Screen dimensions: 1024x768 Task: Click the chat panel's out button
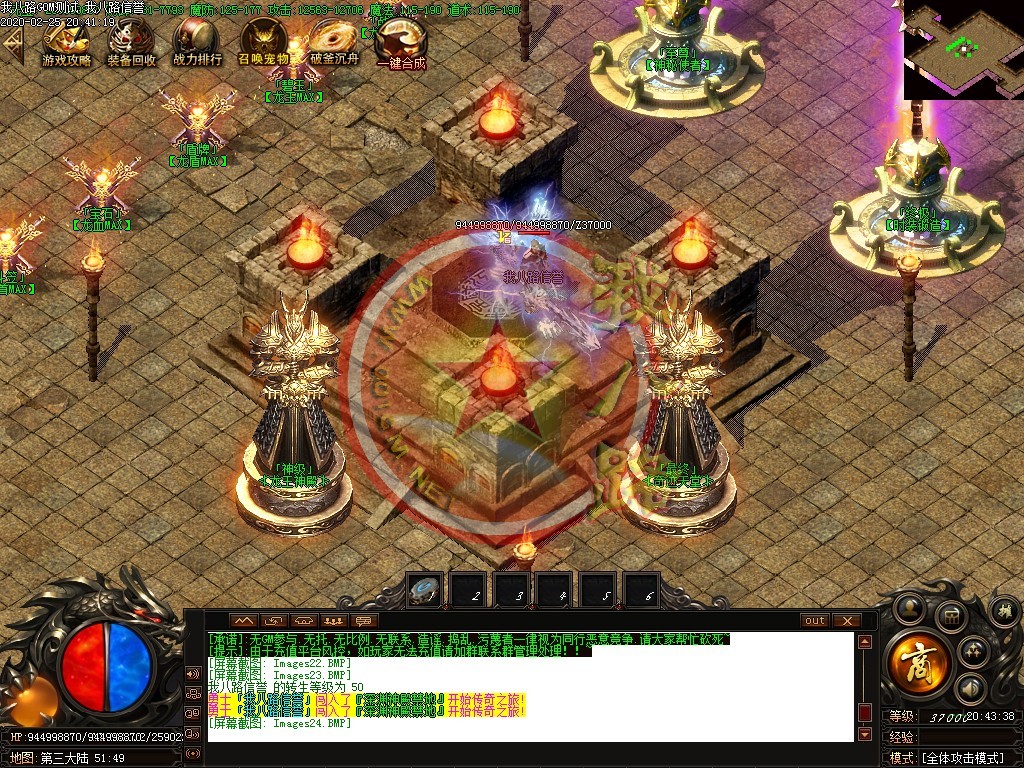(815, 621)
